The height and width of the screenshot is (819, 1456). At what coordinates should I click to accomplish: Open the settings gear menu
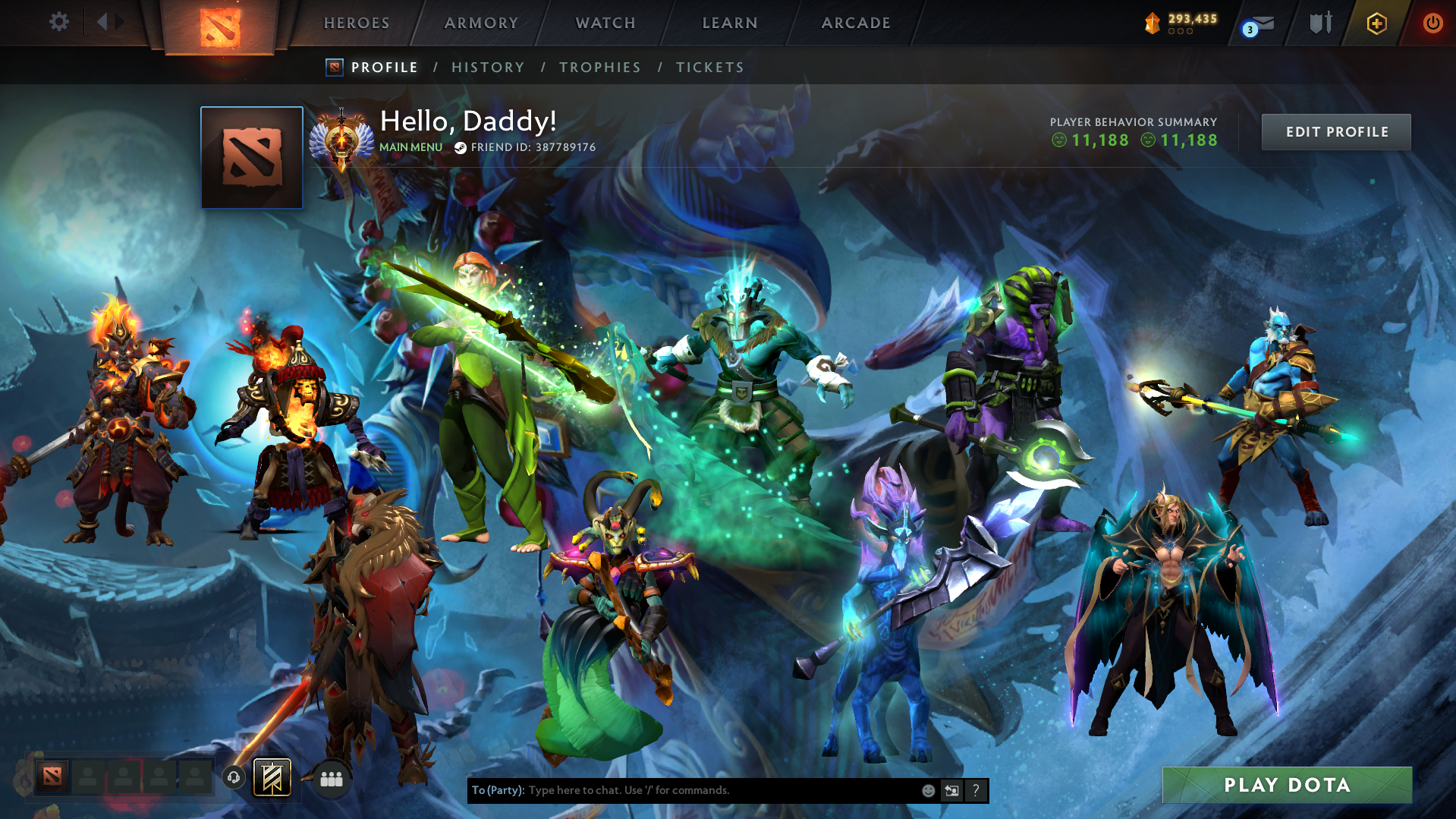click(x=58, y=22)
